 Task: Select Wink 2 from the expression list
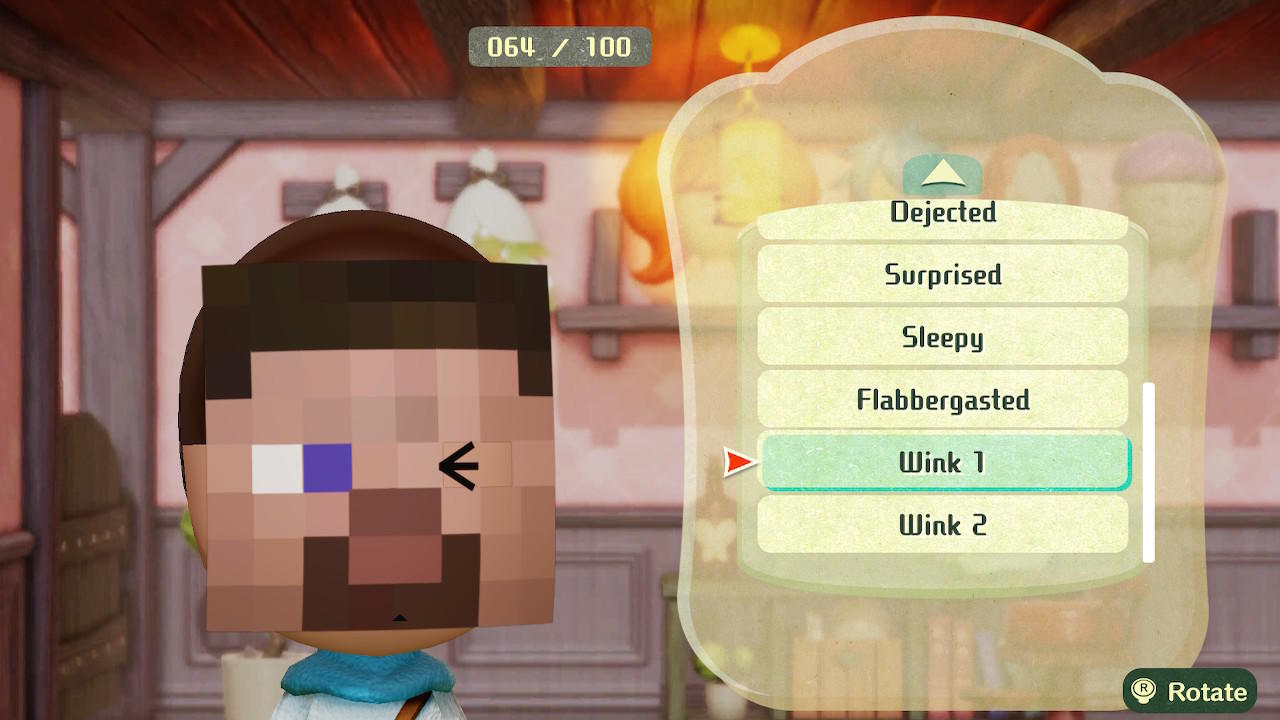point(943,525)
